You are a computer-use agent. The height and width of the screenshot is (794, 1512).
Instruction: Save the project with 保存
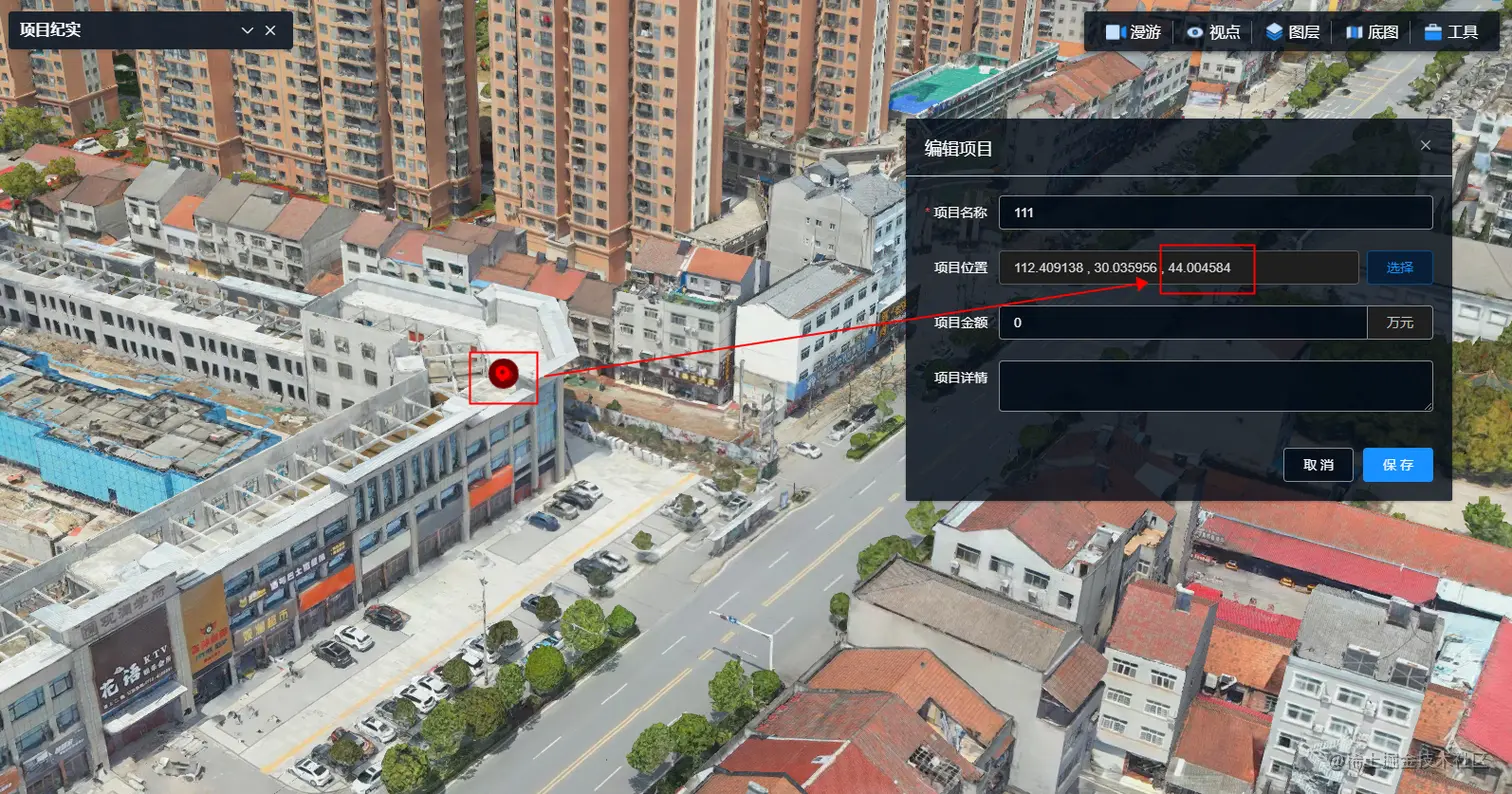1397,465
